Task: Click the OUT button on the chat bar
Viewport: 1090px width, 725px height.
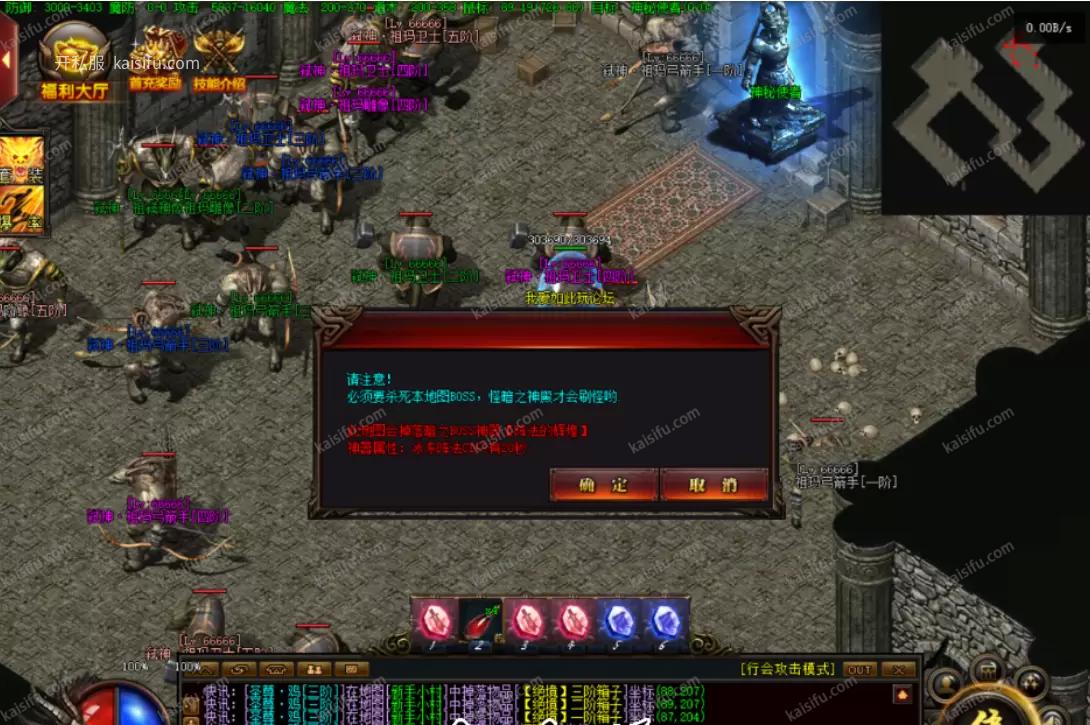Action: pos(859,669)
